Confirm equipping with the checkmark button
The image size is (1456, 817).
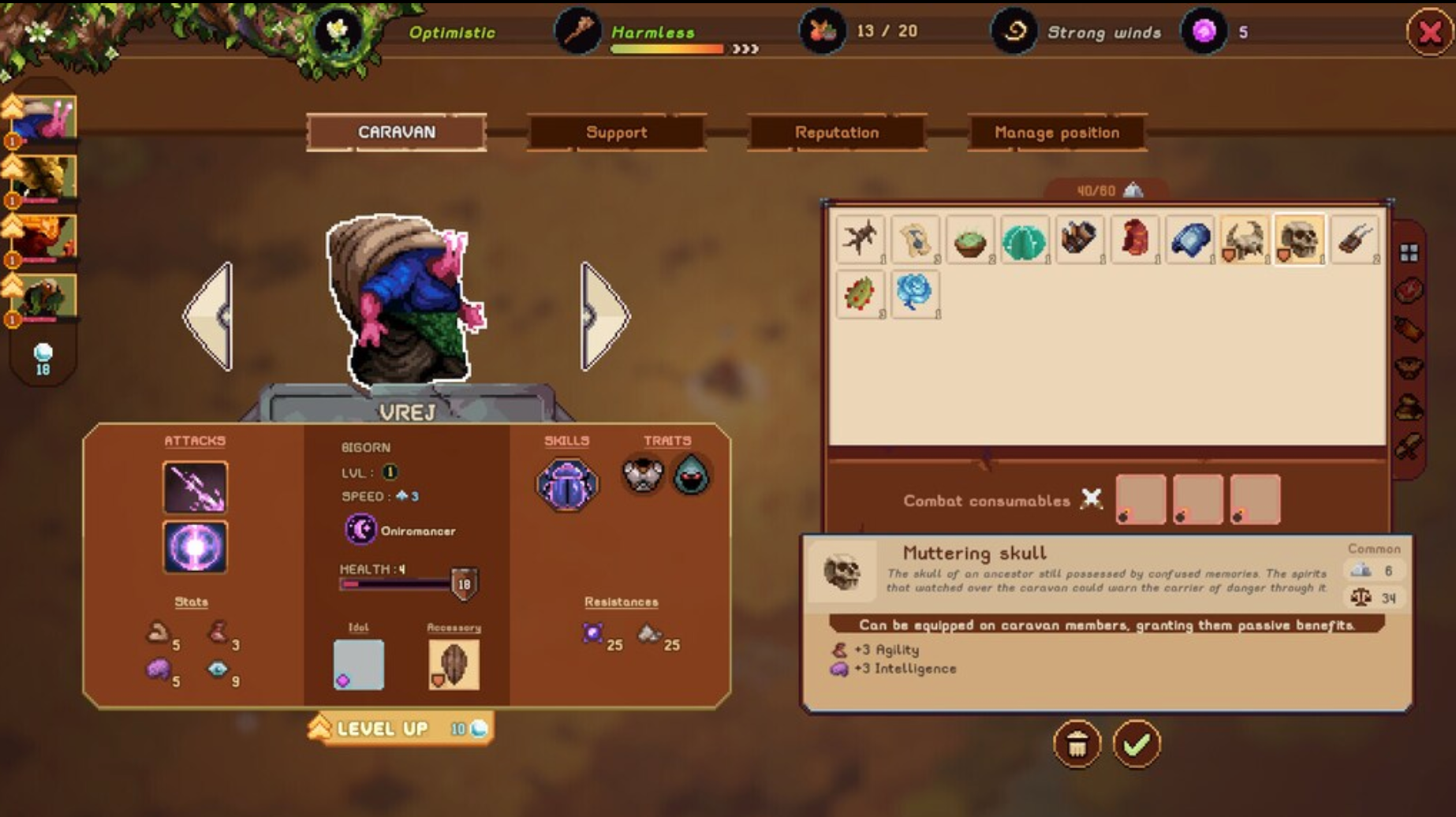click(1134, 743)
